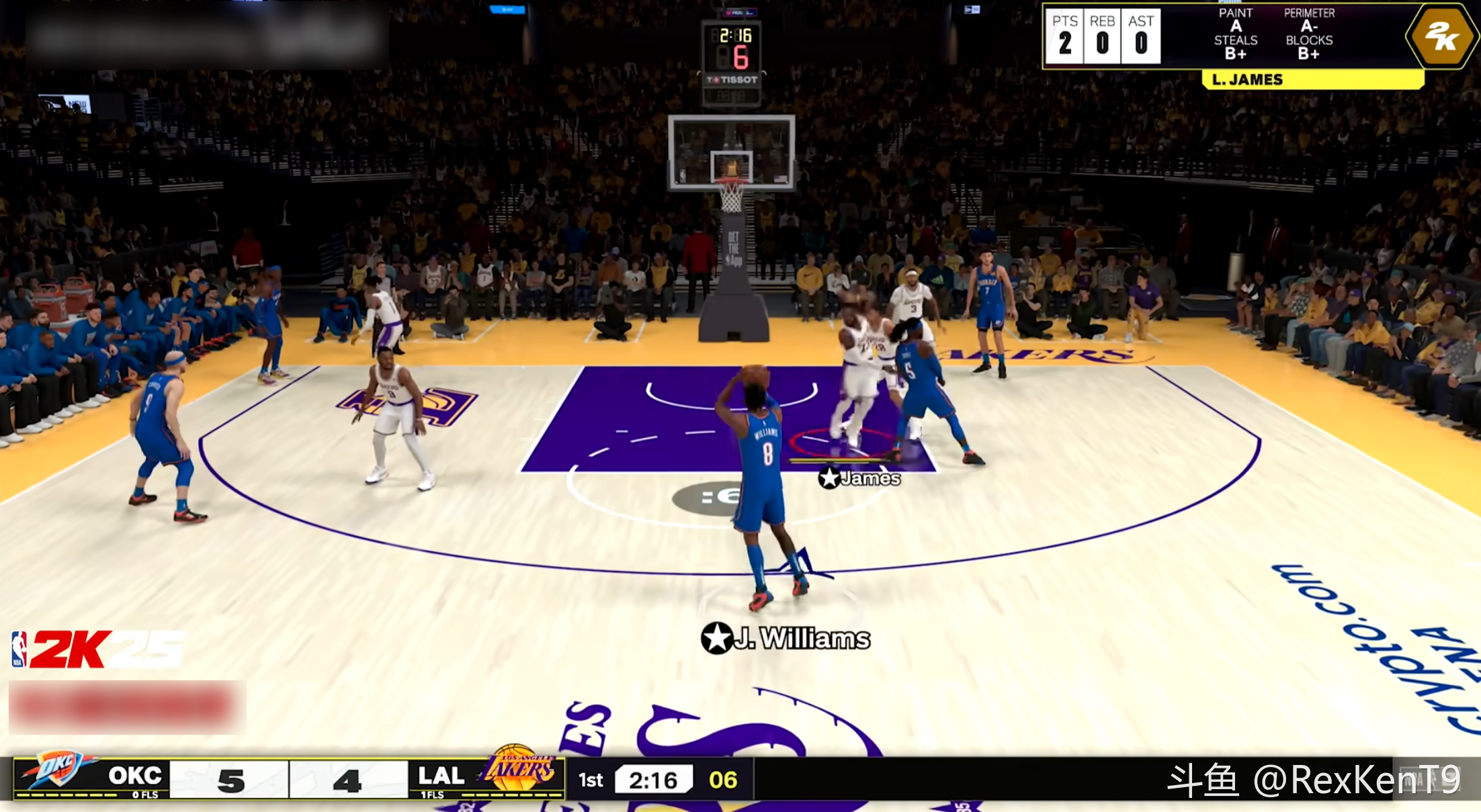Click the Lakers logo on scoreboard
The image size is (1481, 812).
click(x=520, y=770)
